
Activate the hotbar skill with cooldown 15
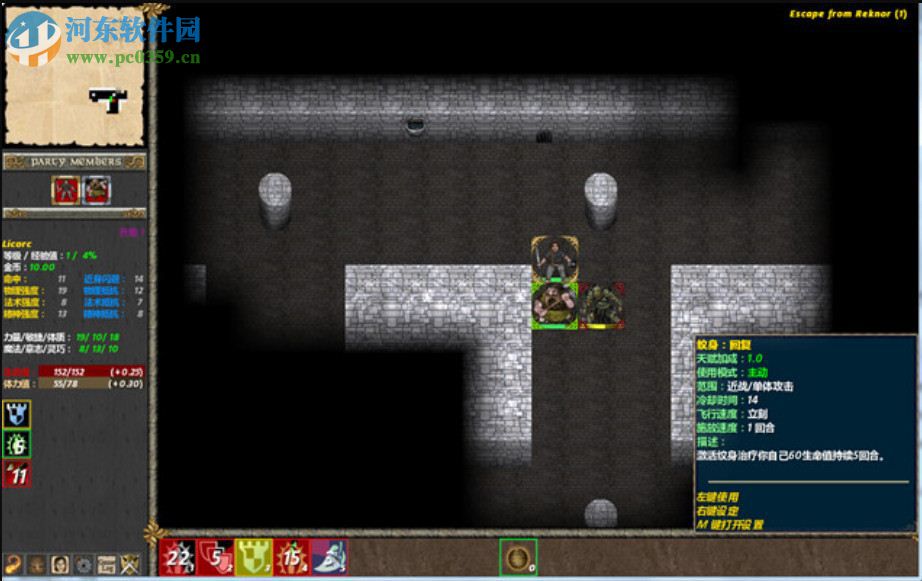pos(291,557)
